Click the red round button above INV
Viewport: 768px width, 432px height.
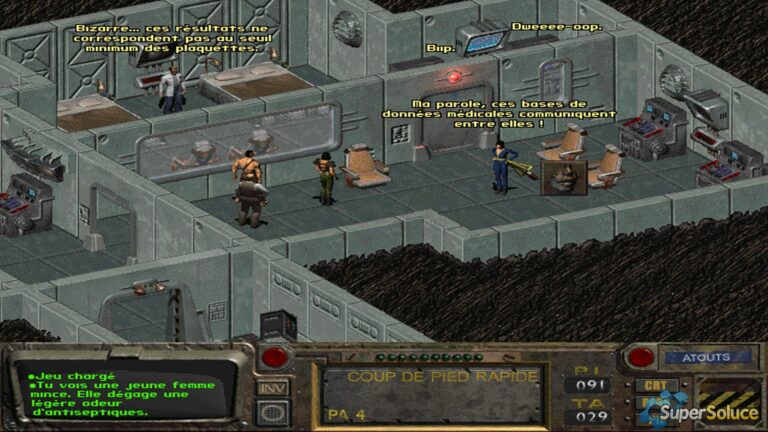(x=273, y=358)
